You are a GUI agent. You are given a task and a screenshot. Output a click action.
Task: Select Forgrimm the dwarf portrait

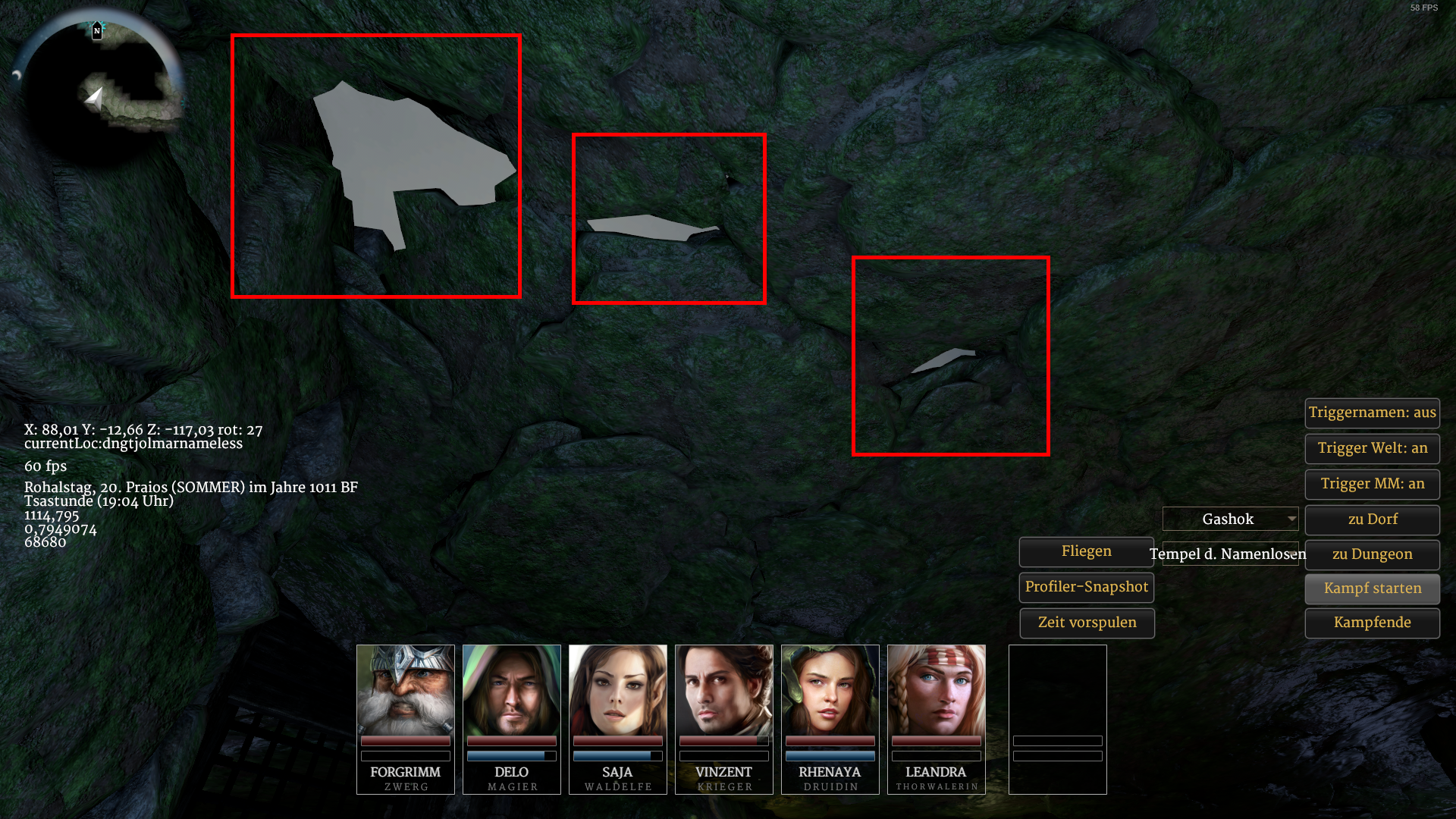[406, 690]
